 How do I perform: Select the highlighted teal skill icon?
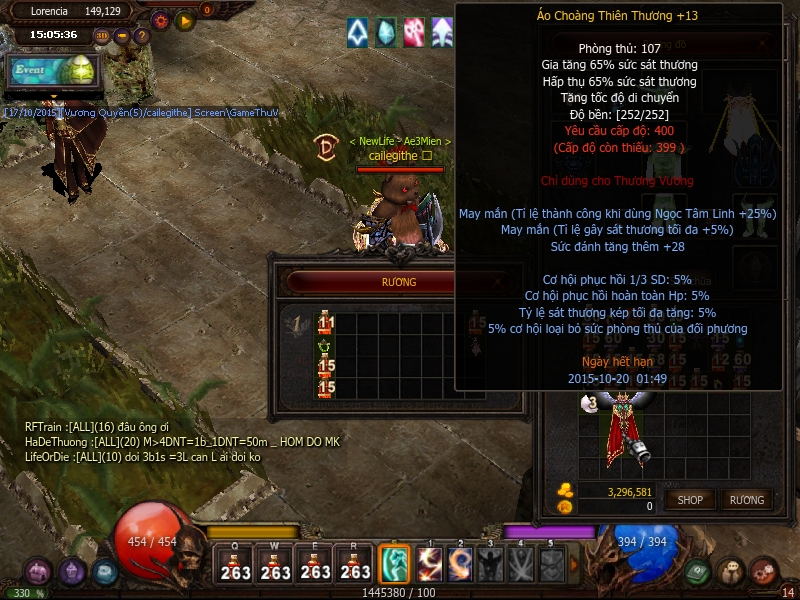click(394, 564)
